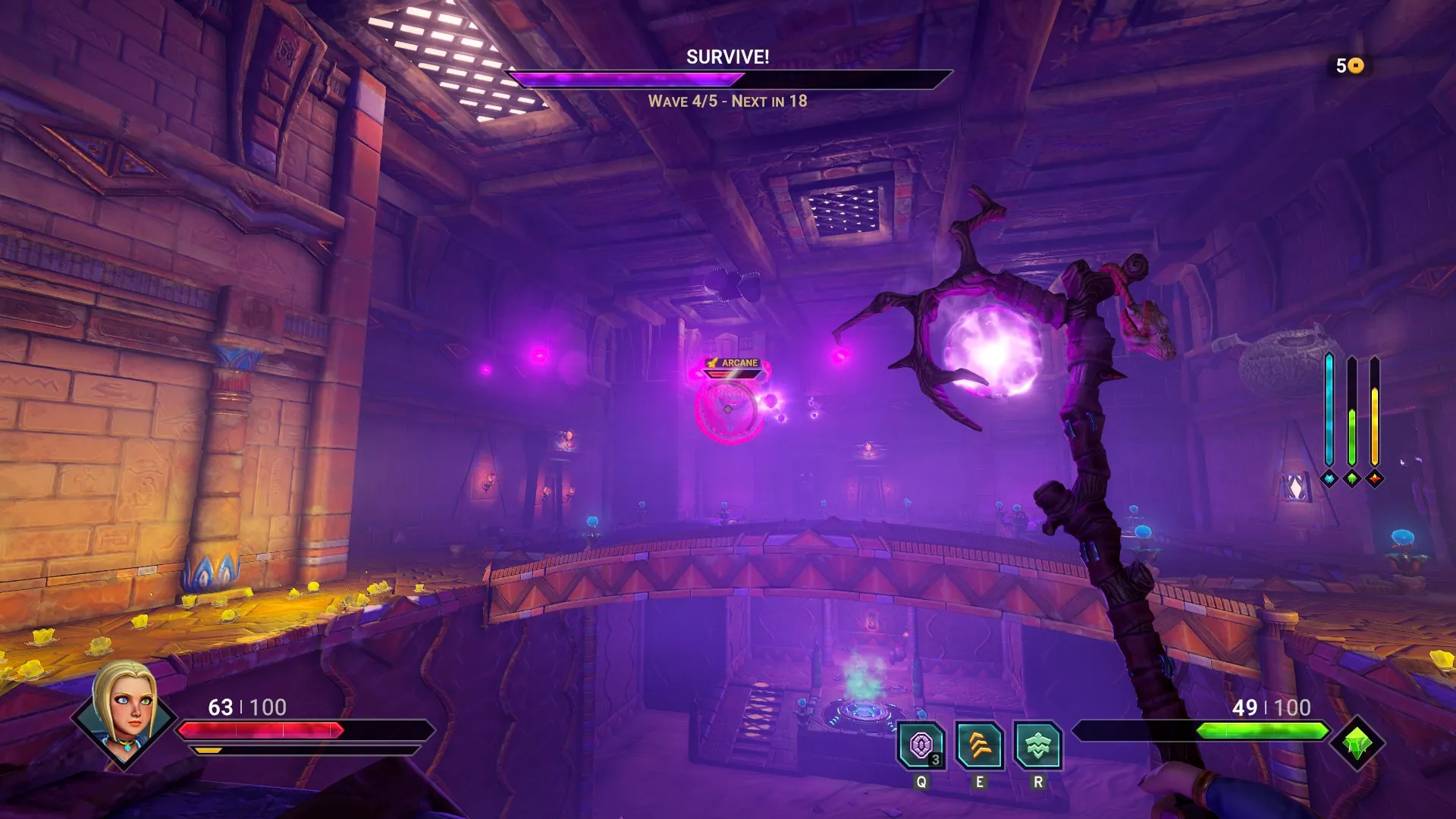
Task: Select the large green crystal ammo icon
Action: click(x=1357, y=743)
